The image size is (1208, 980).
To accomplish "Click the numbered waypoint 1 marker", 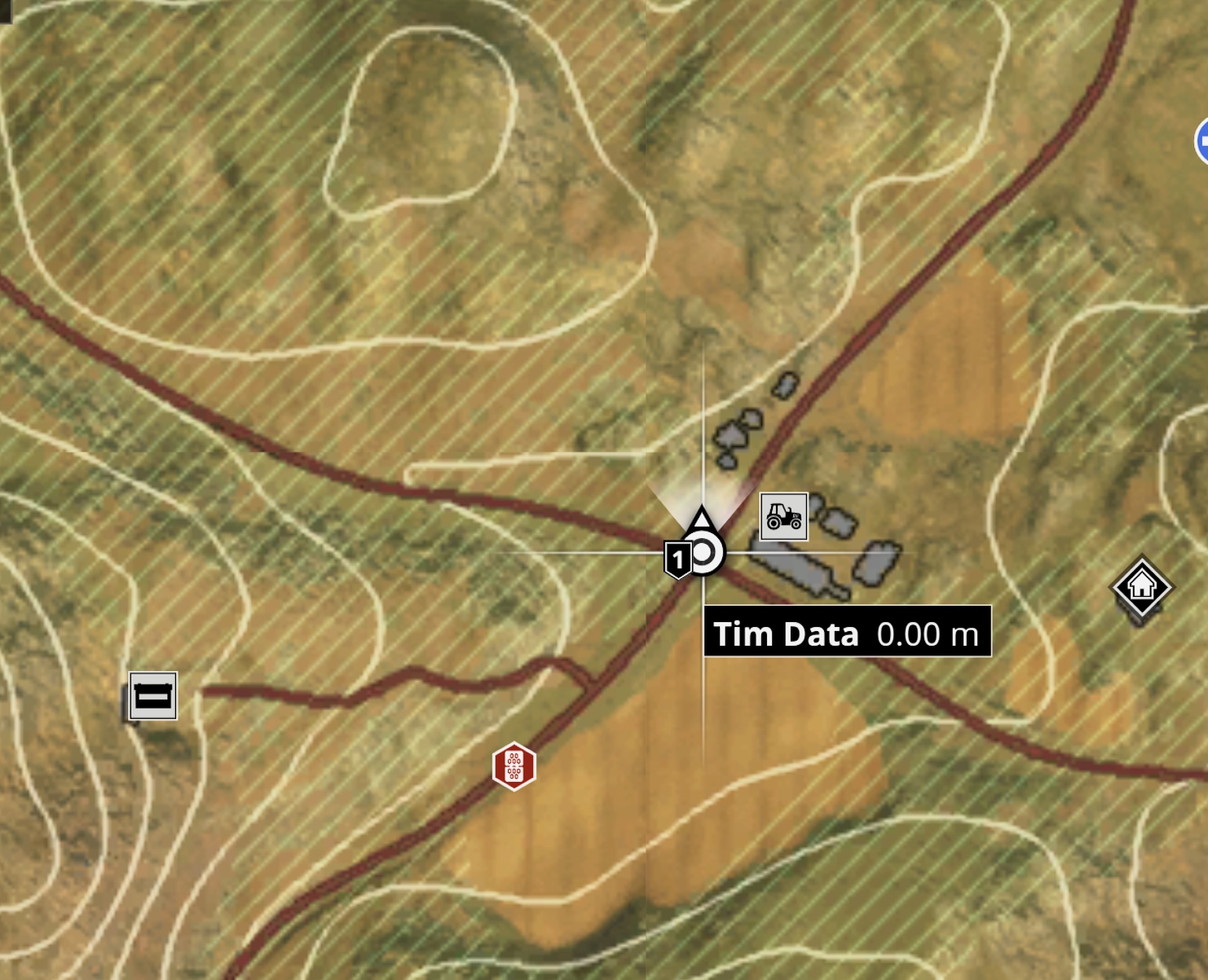I will coord(678,559).
